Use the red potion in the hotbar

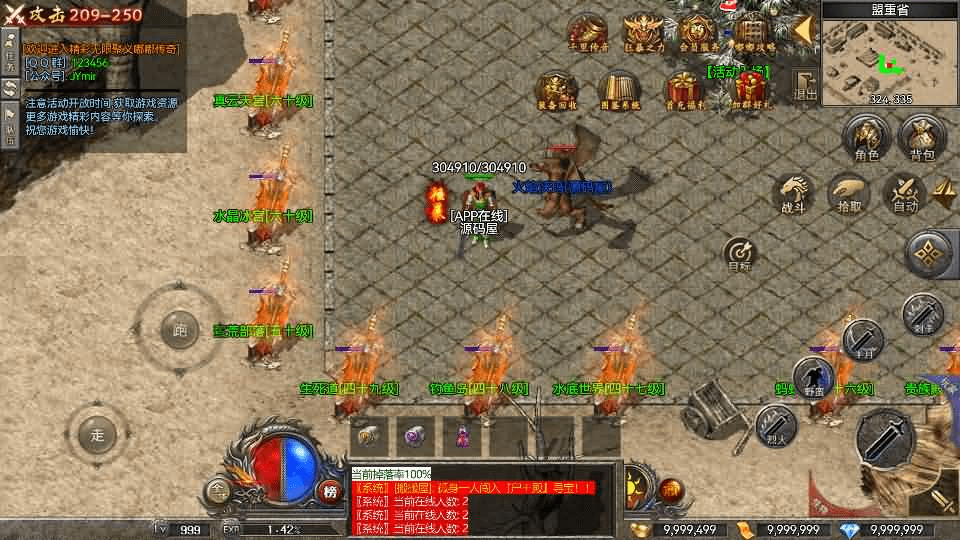[463, 436]
